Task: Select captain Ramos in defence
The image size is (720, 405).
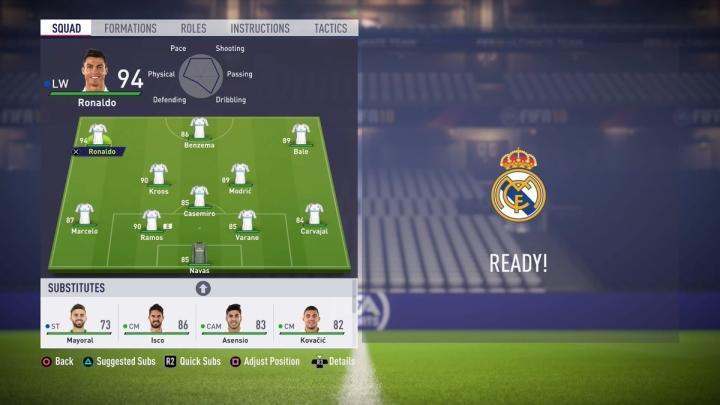Action: (x=151, y=220)
